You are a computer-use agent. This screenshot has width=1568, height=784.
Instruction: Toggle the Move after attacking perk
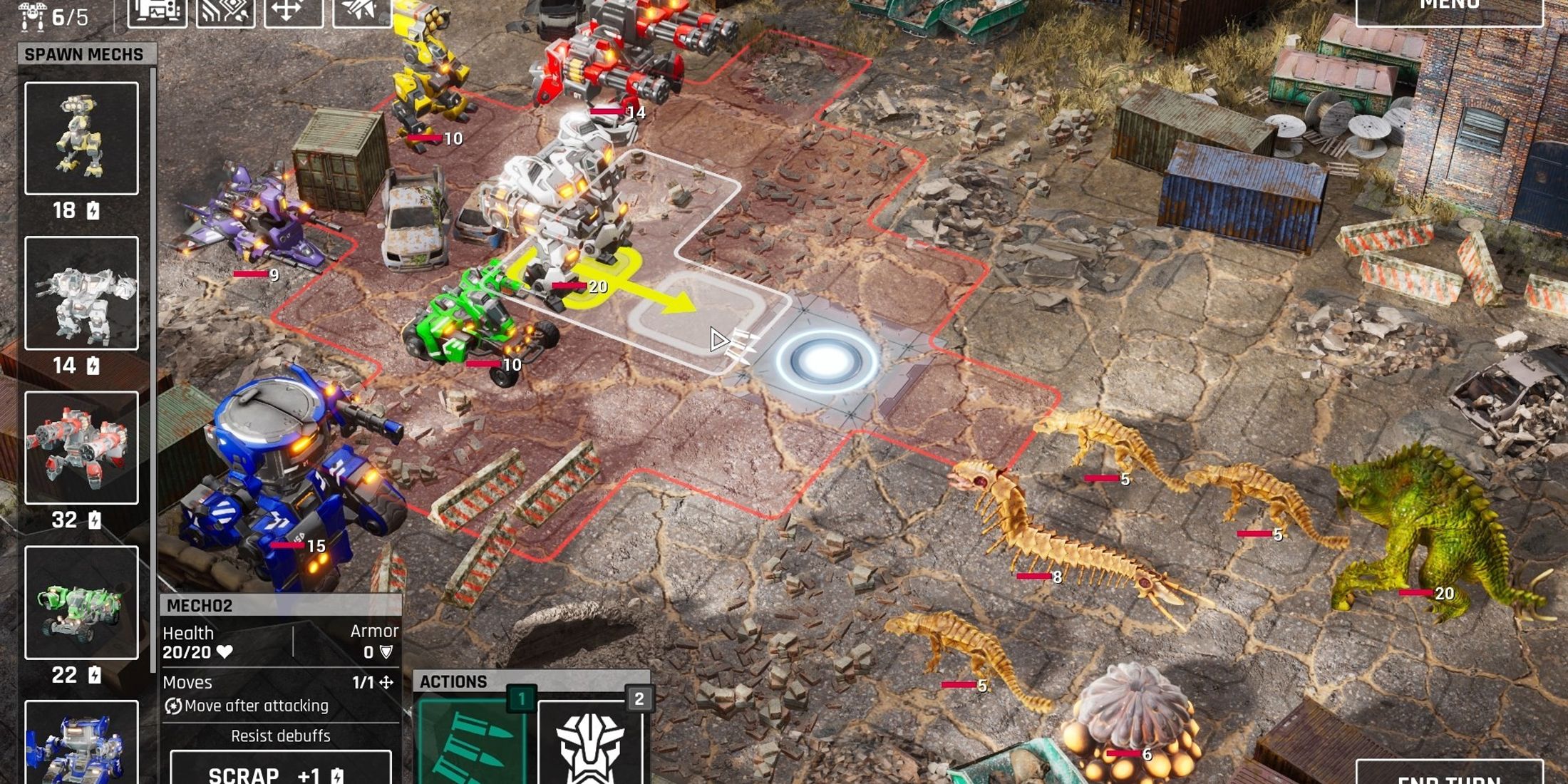tap(246, 706)
